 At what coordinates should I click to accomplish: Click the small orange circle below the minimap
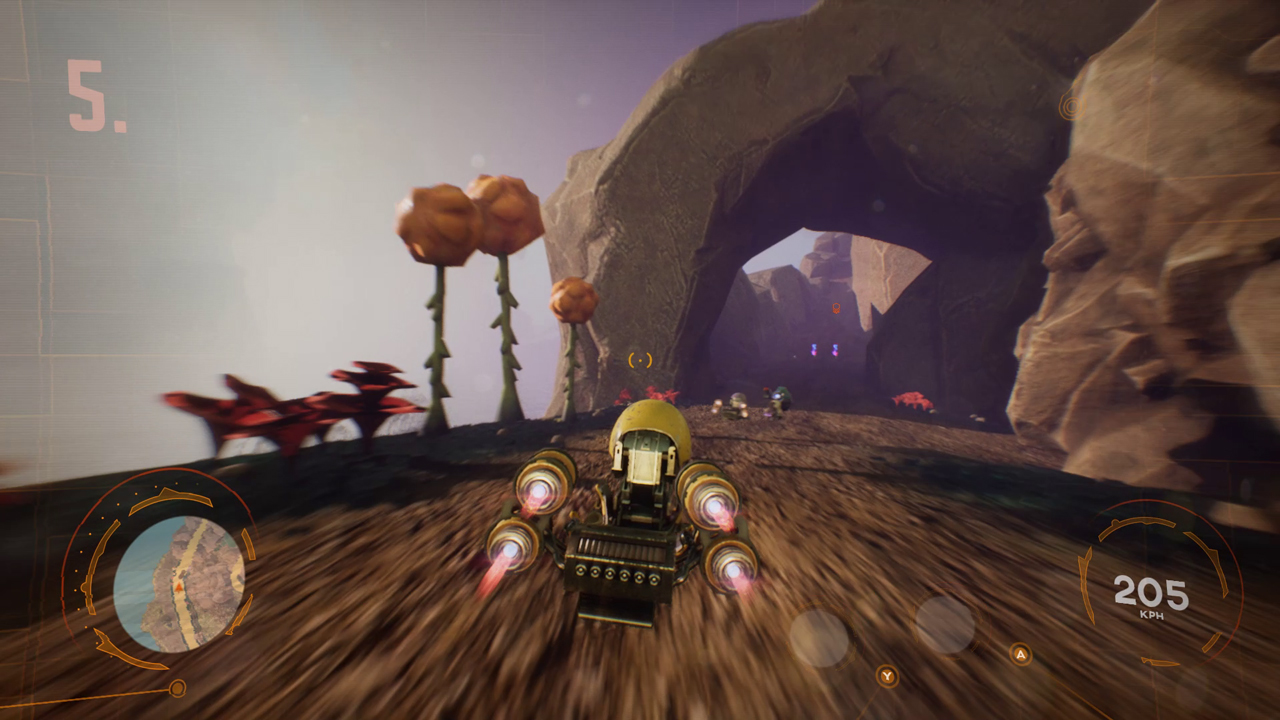tap(178, 688)
